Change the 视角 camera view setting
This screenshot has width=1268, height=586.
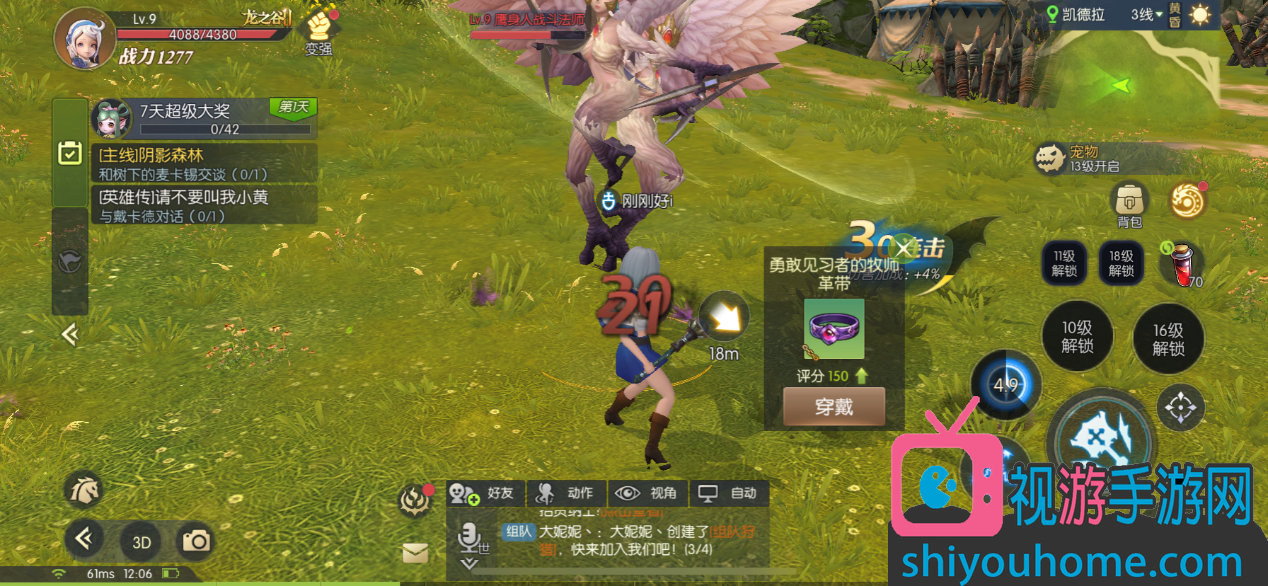pyautogui.click(x=647, y=493)
